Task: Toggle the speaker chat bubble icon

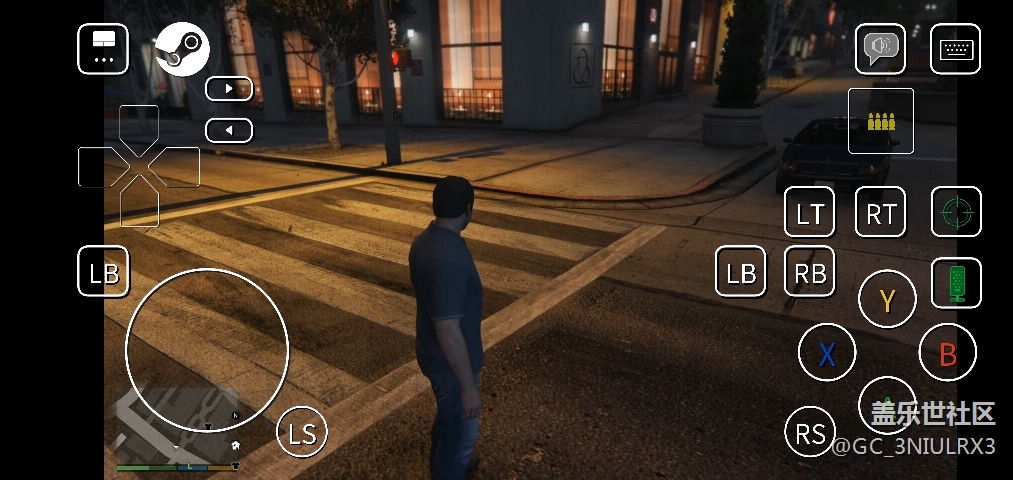Action: coord(880,49)
